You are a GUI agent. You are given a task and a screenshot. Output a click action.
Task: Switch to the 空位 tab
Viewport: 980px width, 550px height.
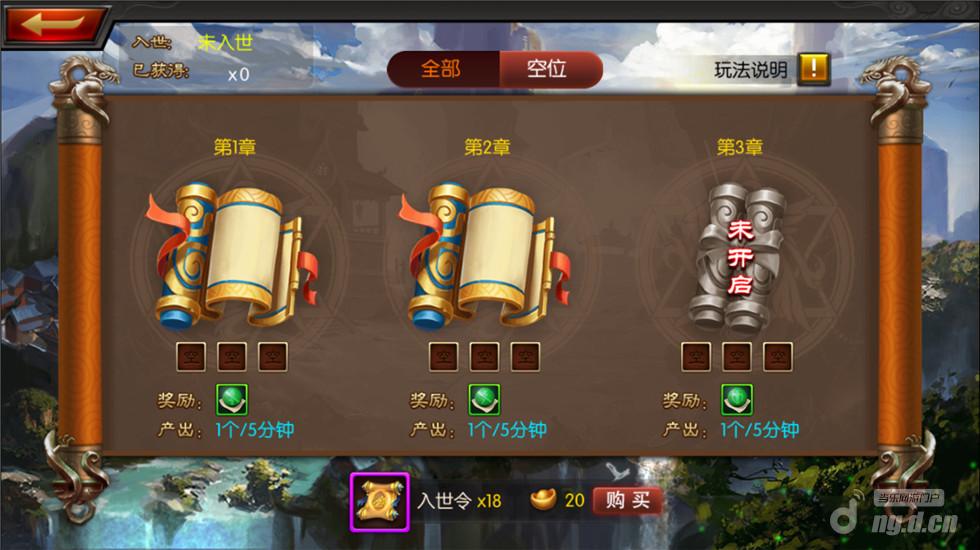(547, 69)
